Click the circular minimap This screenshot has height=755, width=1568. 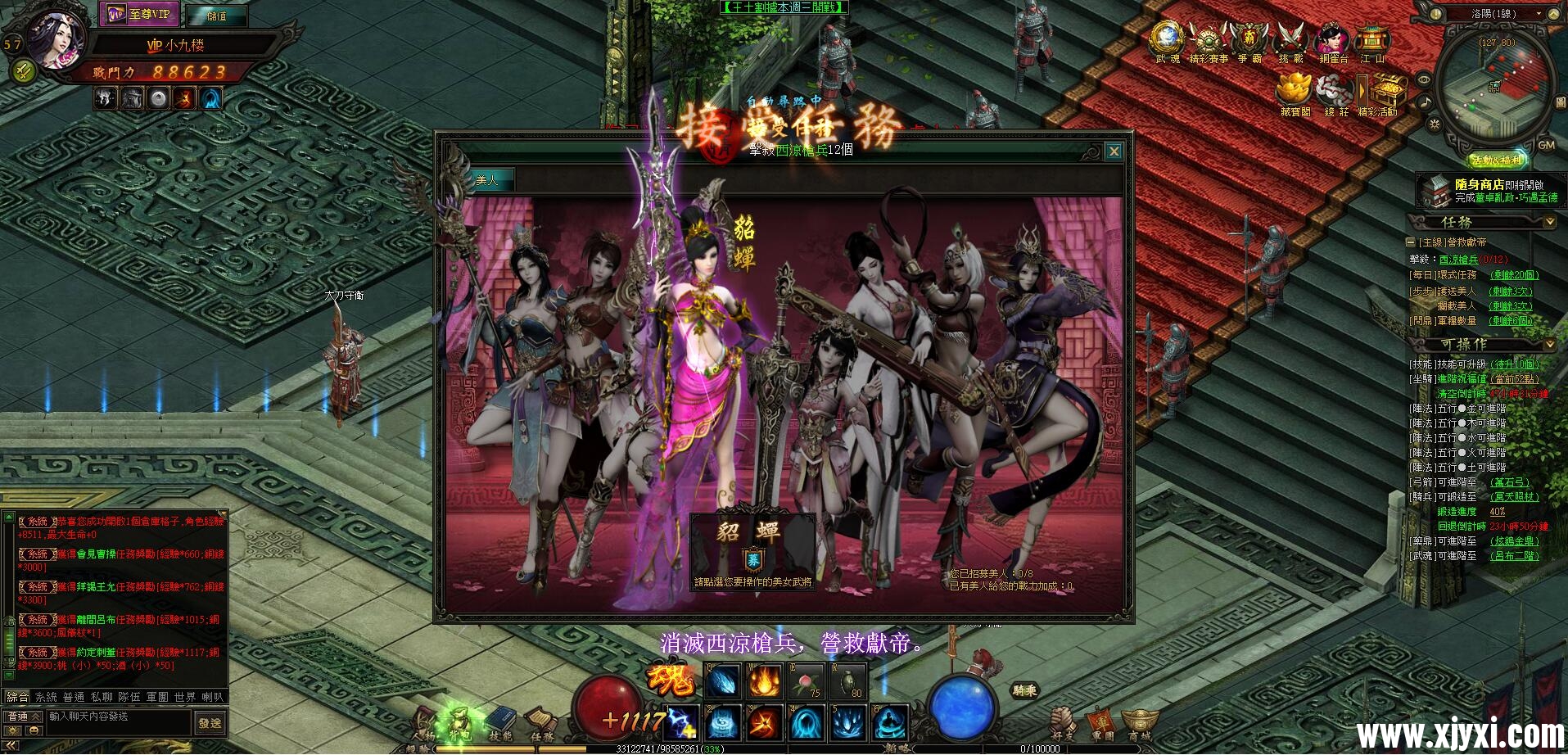(x=1494, y=82)
